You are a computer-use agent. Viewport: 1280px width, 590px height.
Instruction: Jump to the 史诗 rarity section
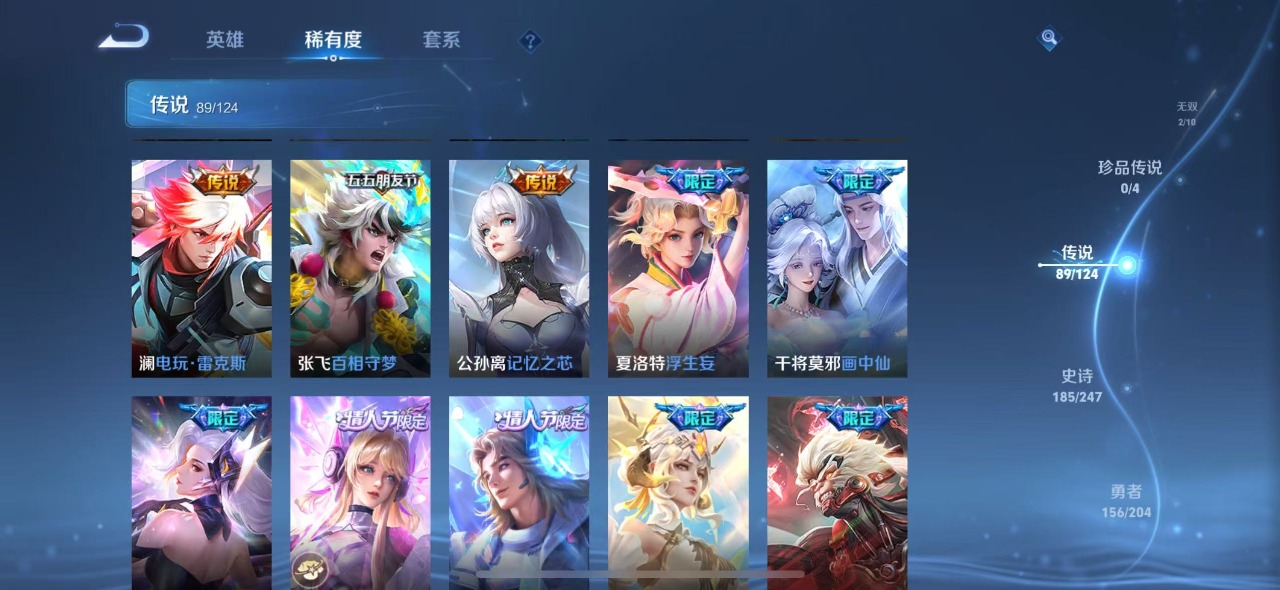click(1077, 385)
